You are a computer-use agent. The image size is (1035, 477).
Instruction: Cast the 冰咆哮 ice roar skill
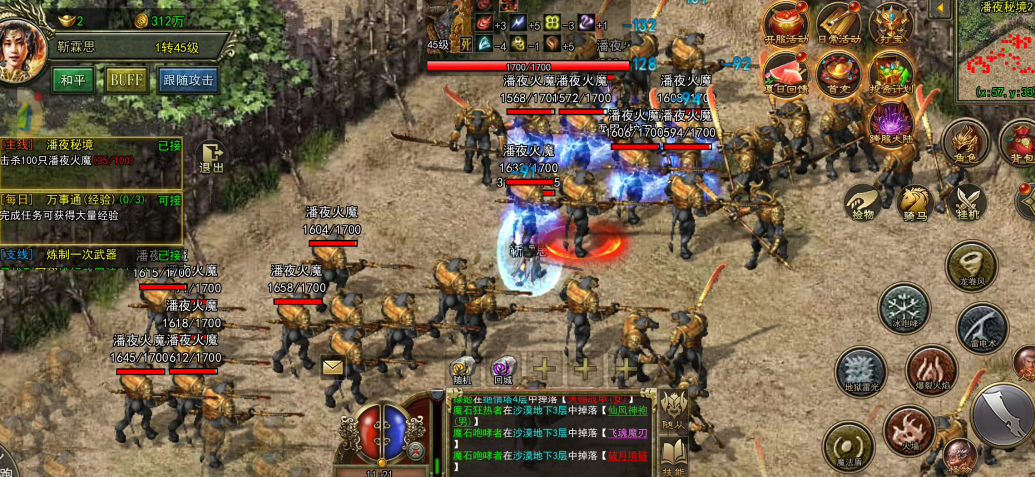(x=903, y=307)
